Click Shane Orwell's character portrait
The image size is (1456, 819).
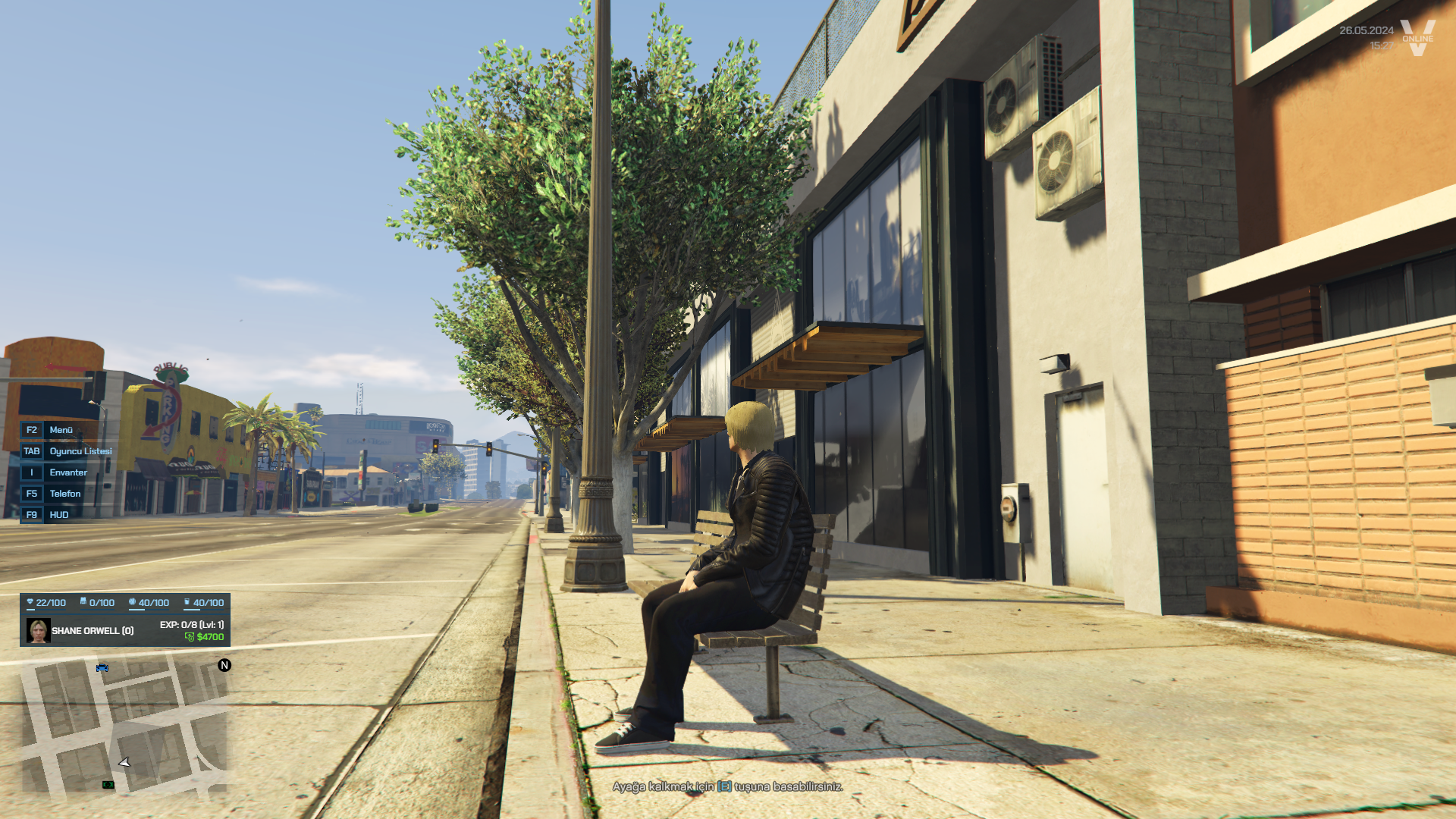tap(39, 630)
